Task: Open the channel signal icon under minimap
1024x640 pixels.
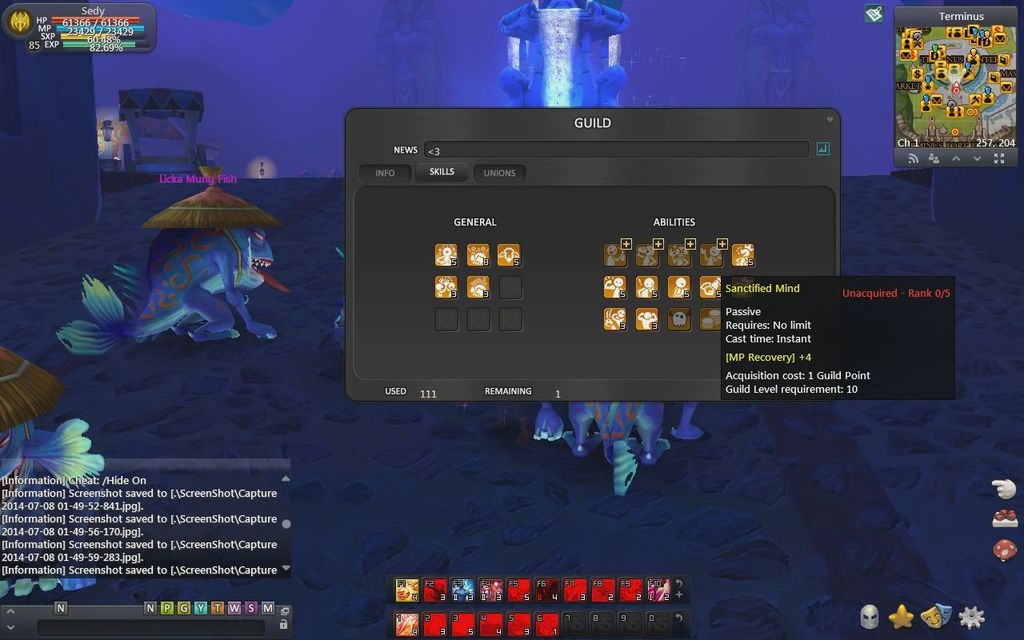Action: [x=913, y=159]
